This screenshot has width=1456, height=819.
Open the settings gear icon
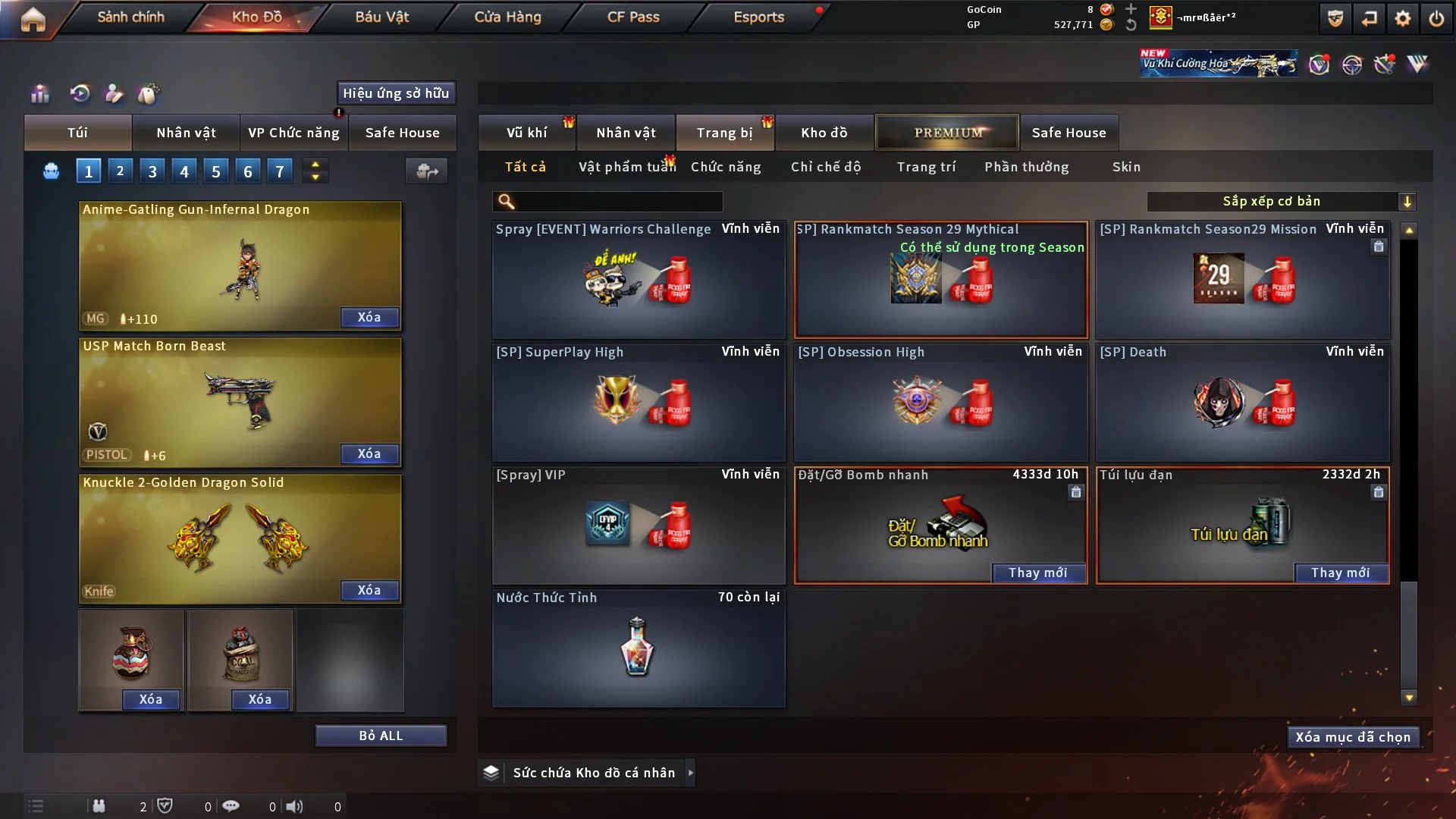(x=1403, y=18)
